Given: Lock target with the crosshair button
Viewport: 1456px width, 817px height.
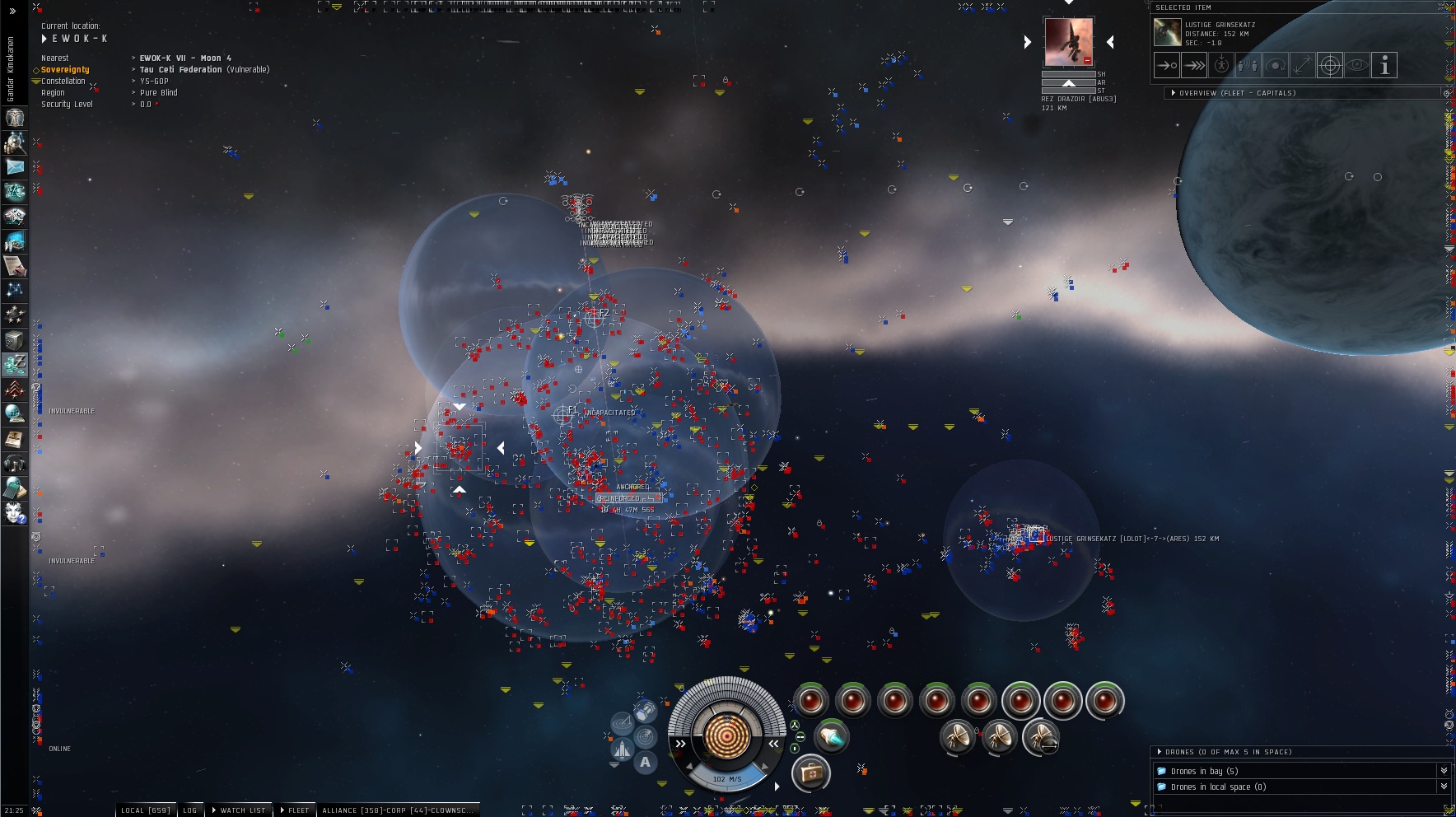Looking at the screenshot, I should (1330, 65).
